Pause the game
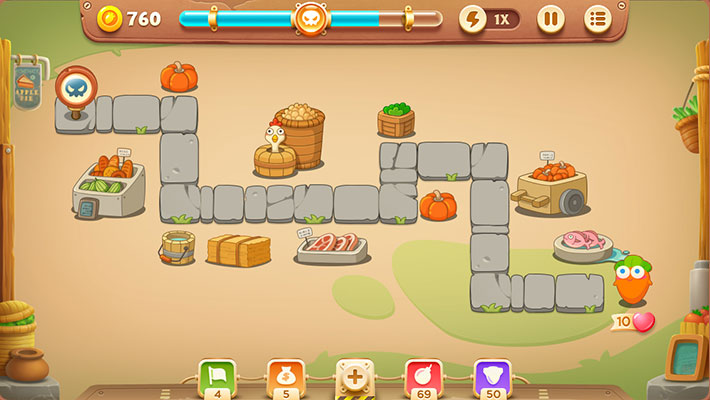 tap(551, 19)
